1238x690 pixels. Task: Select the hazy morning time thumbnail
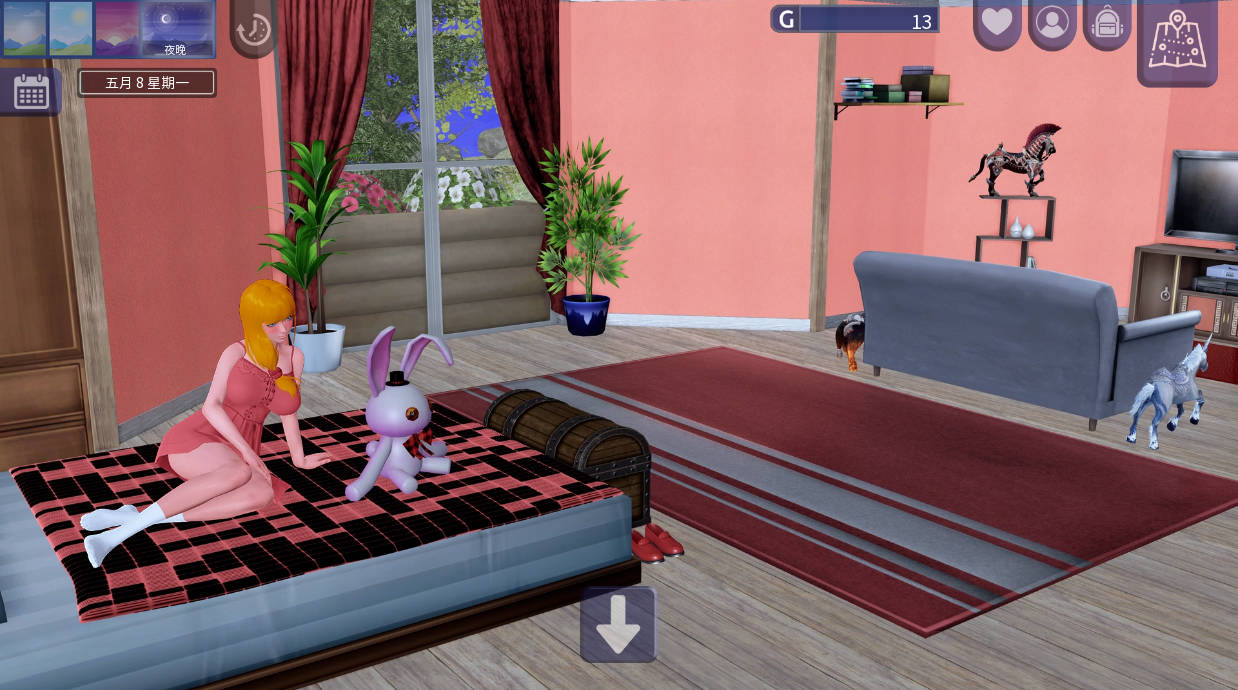[x=24, y=28]
